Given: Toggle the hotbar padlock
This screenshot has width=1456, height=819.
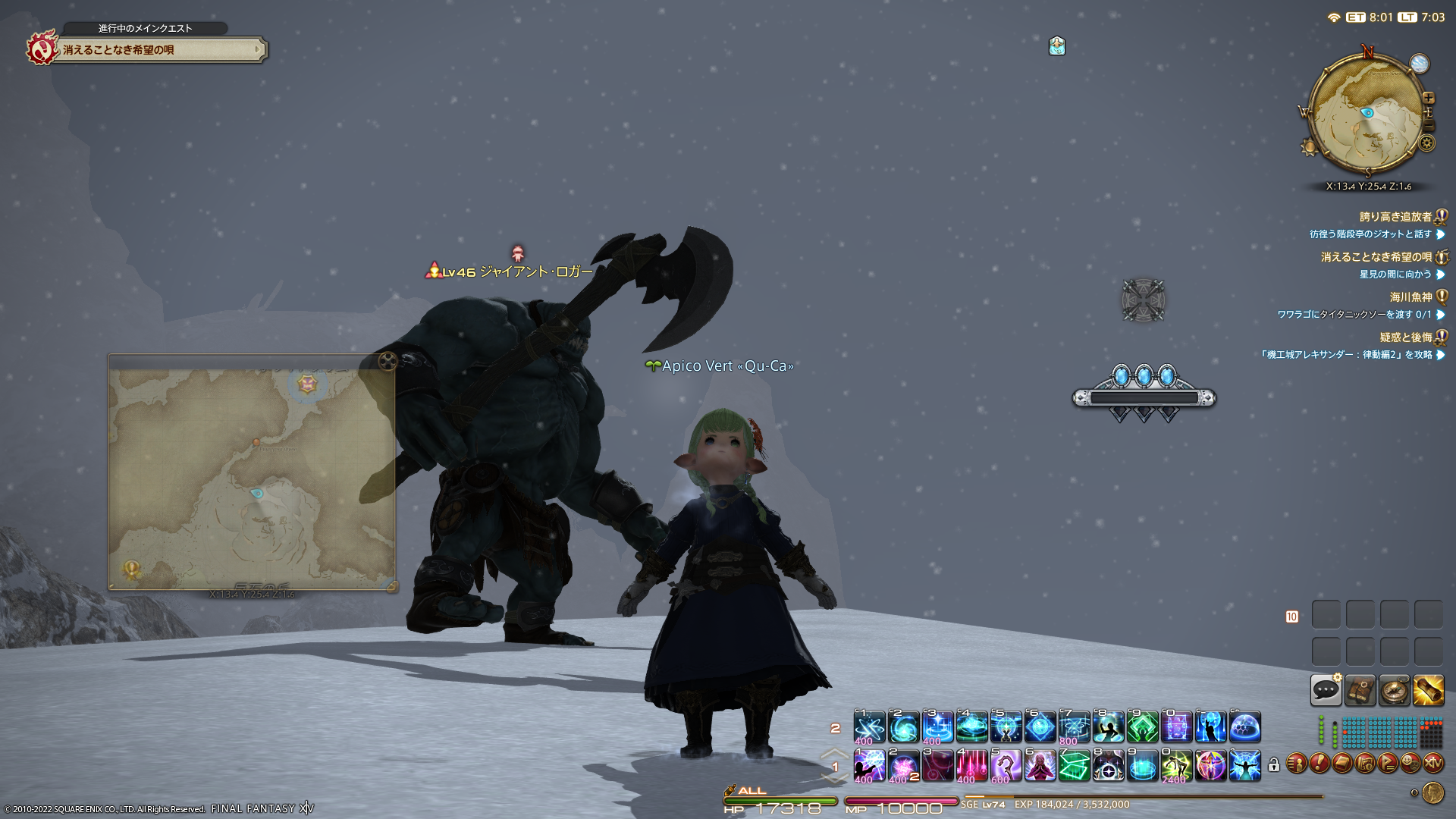Looking at the screenshot, I should 1274,765.
